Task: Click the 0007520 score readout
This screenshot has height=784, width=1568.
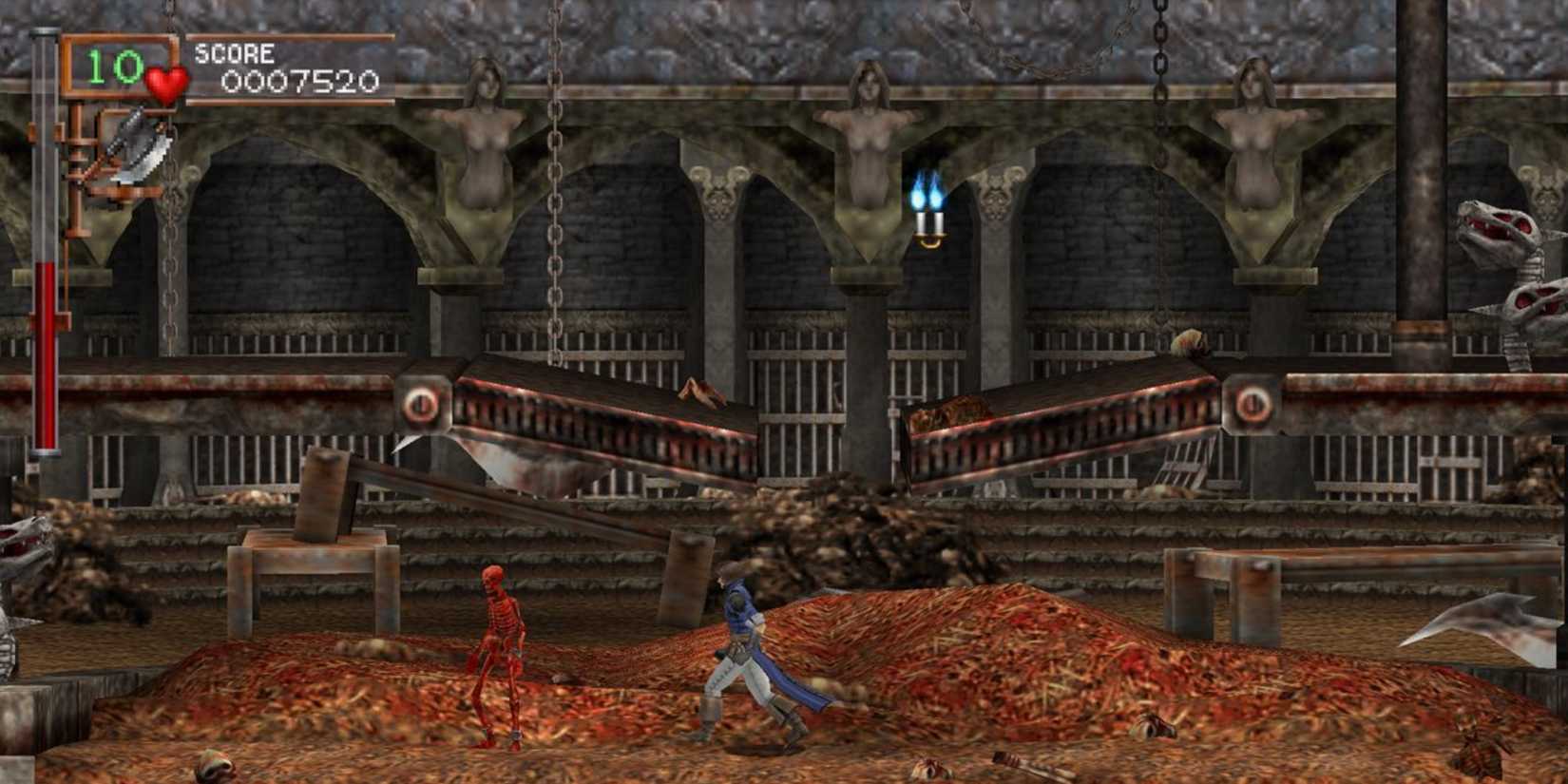Action: 299,84
